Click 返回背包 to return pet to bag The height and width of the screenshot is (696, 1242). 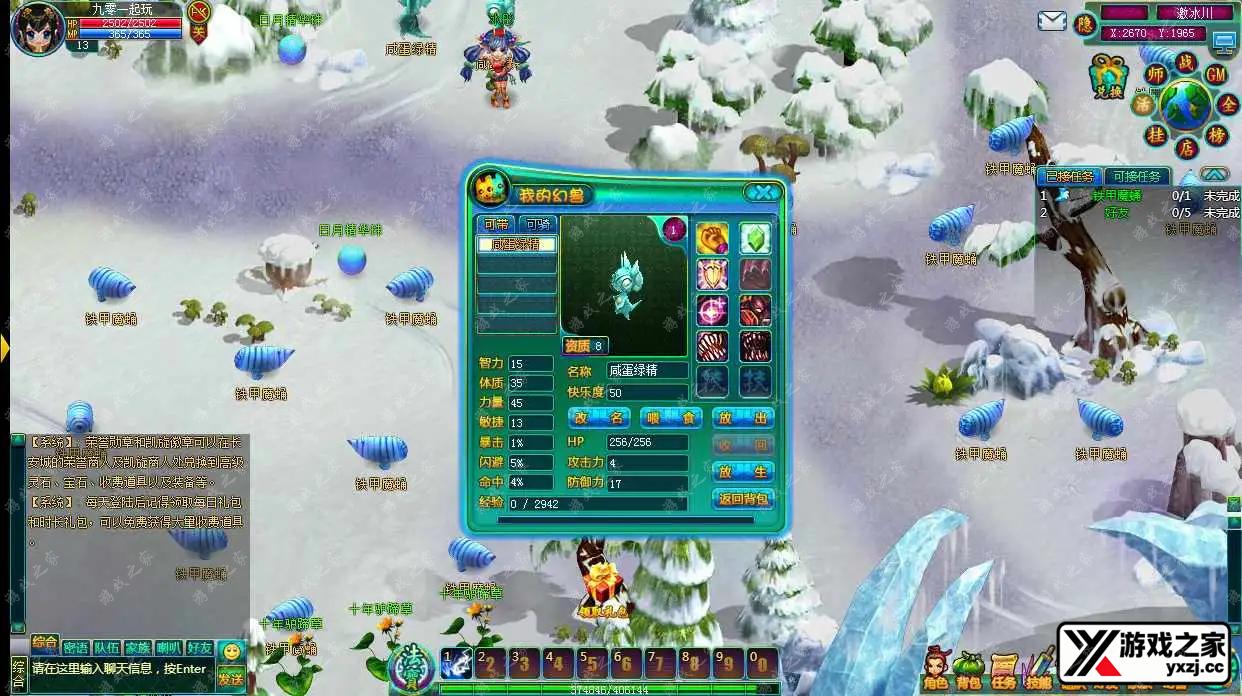743,498
